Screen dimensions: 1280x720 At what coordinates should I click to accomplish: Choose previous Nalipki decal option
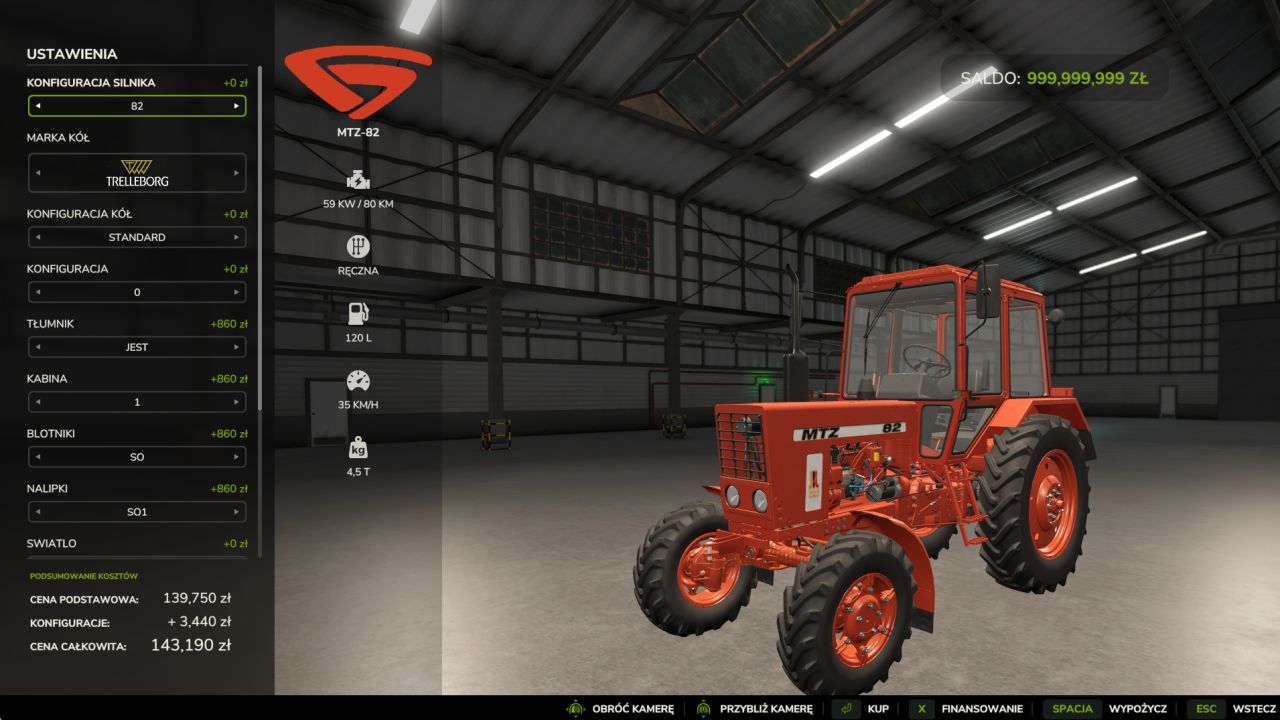[38, 513]
